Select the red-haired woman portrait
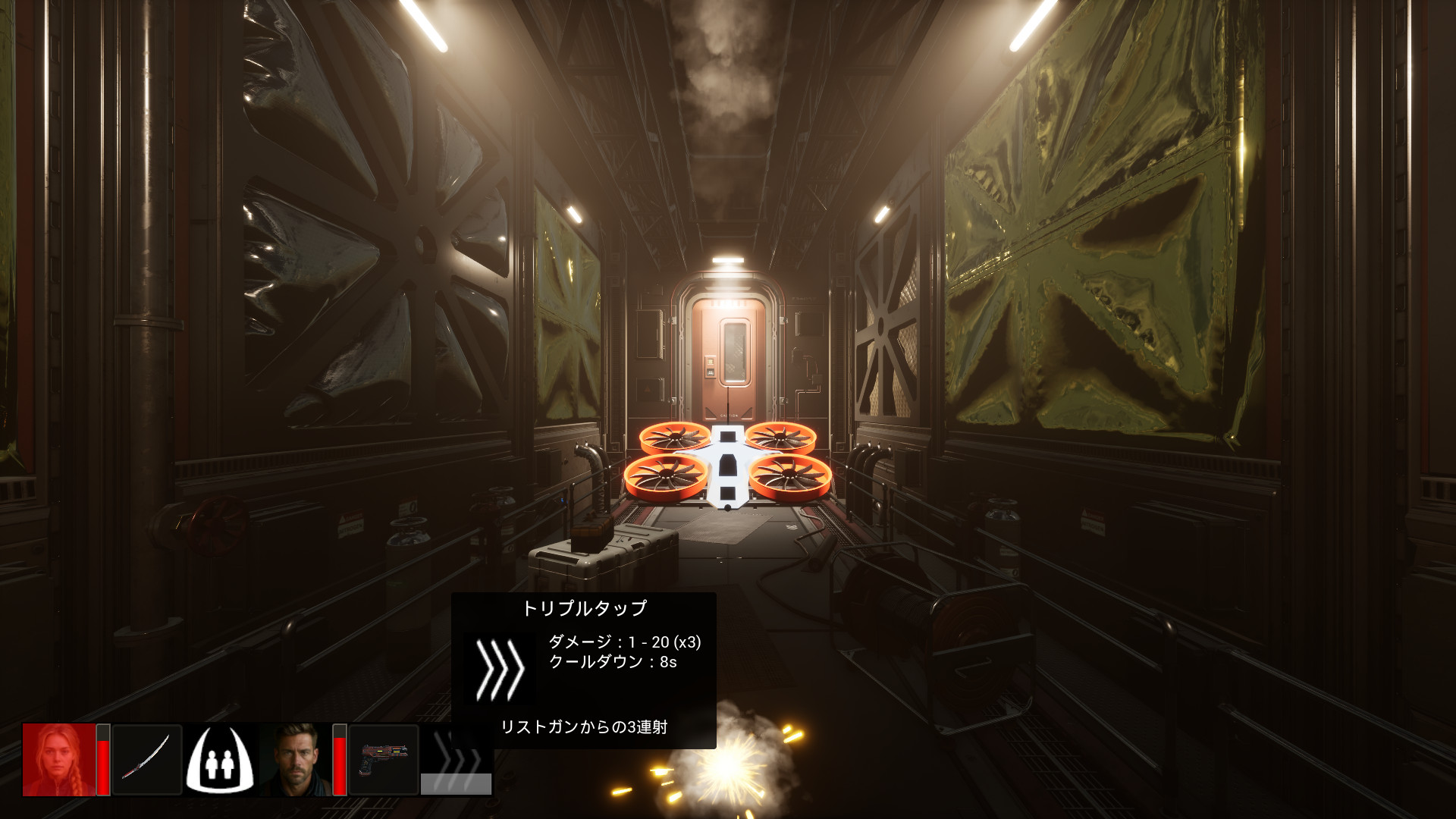Viewport: 1456px width, 819px height. click(x=59, y=759)
